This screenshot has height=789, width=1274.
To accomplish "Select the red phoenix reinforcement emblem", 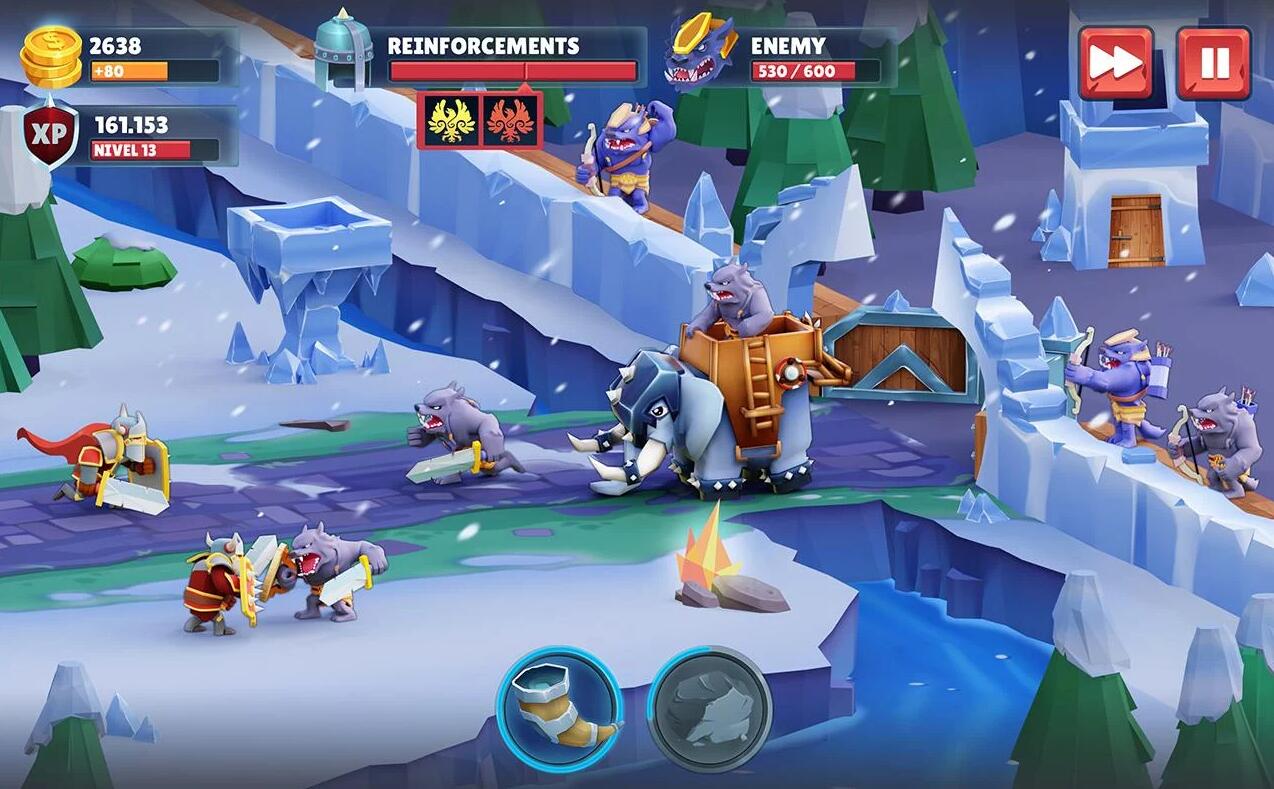I will point(510,120).
